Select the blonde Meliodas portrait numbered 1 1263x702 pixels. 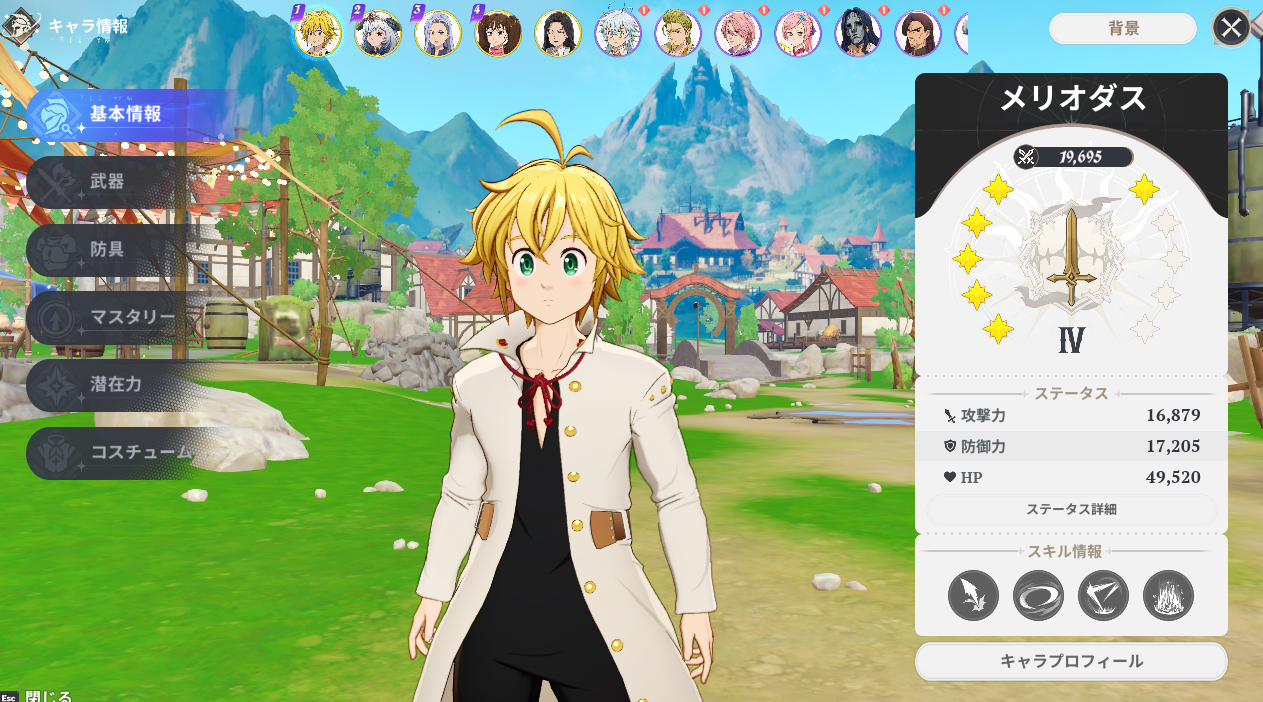318,33
